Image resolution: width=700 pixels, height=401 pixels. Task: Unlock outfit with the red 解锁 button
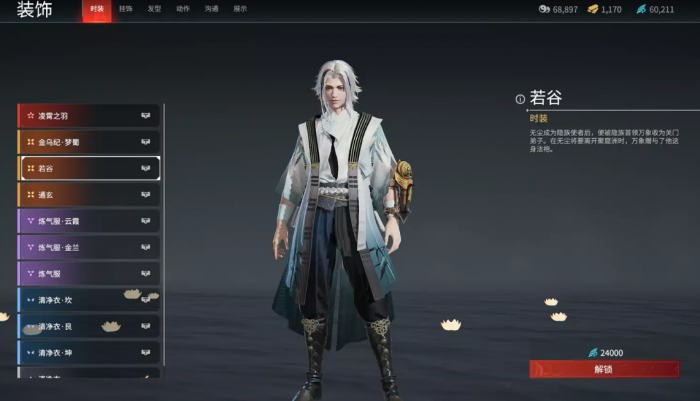tap(603, 369)
